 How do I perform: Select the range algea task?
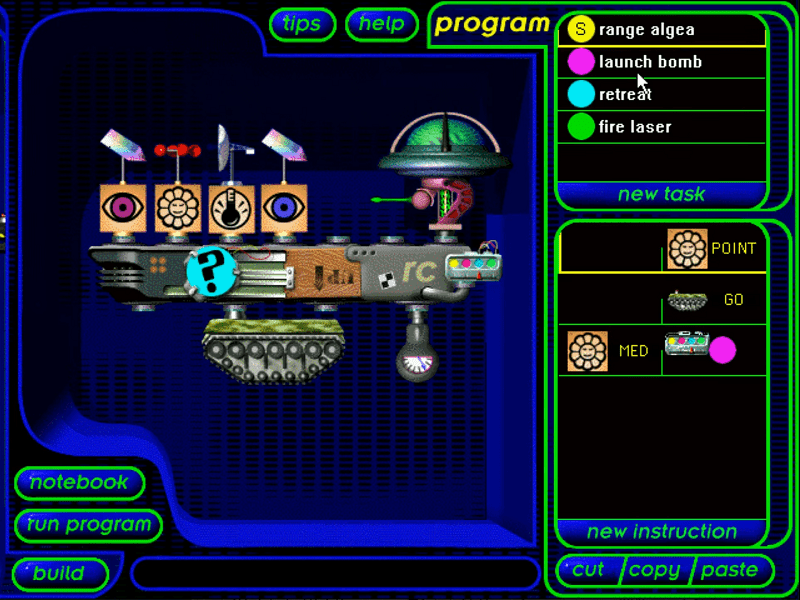pyautogui.click(x=660, y=30)
